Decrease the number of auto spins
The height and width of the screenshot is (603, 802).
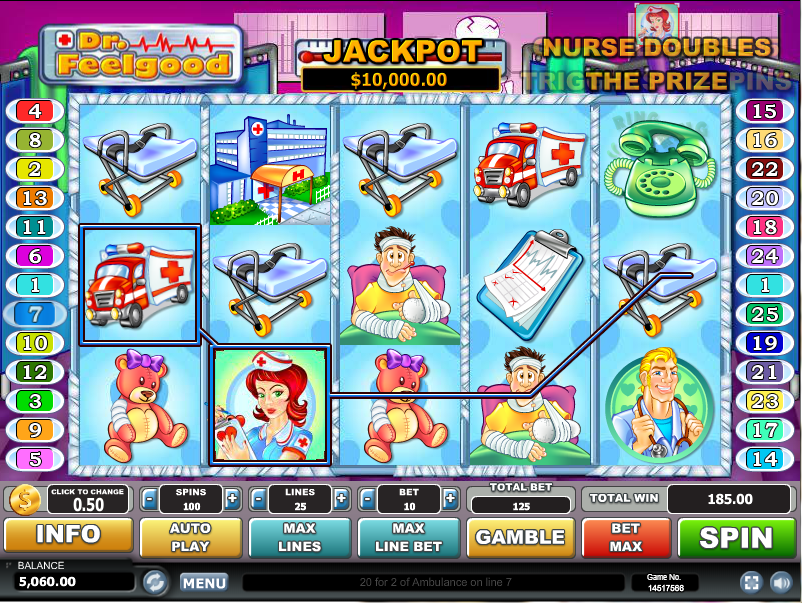[149, 498]
